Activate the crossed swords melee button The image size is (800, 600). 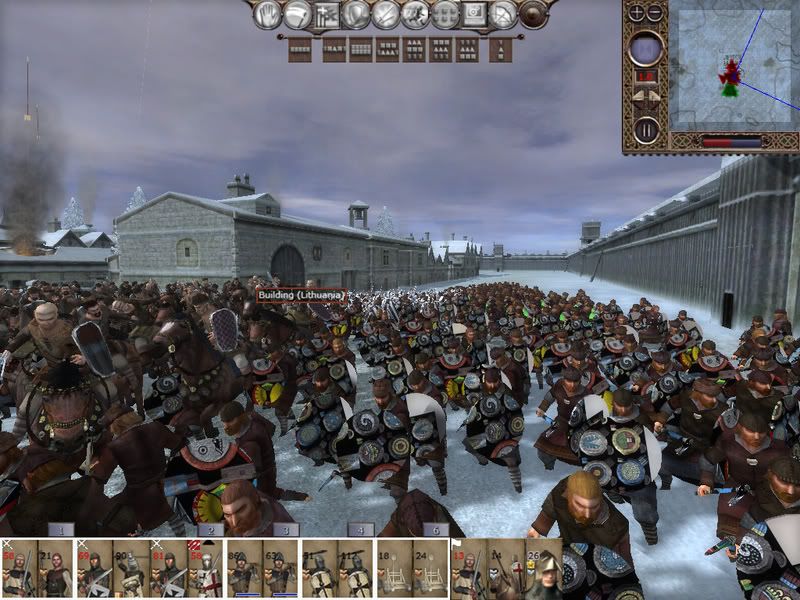click(385, 14)
